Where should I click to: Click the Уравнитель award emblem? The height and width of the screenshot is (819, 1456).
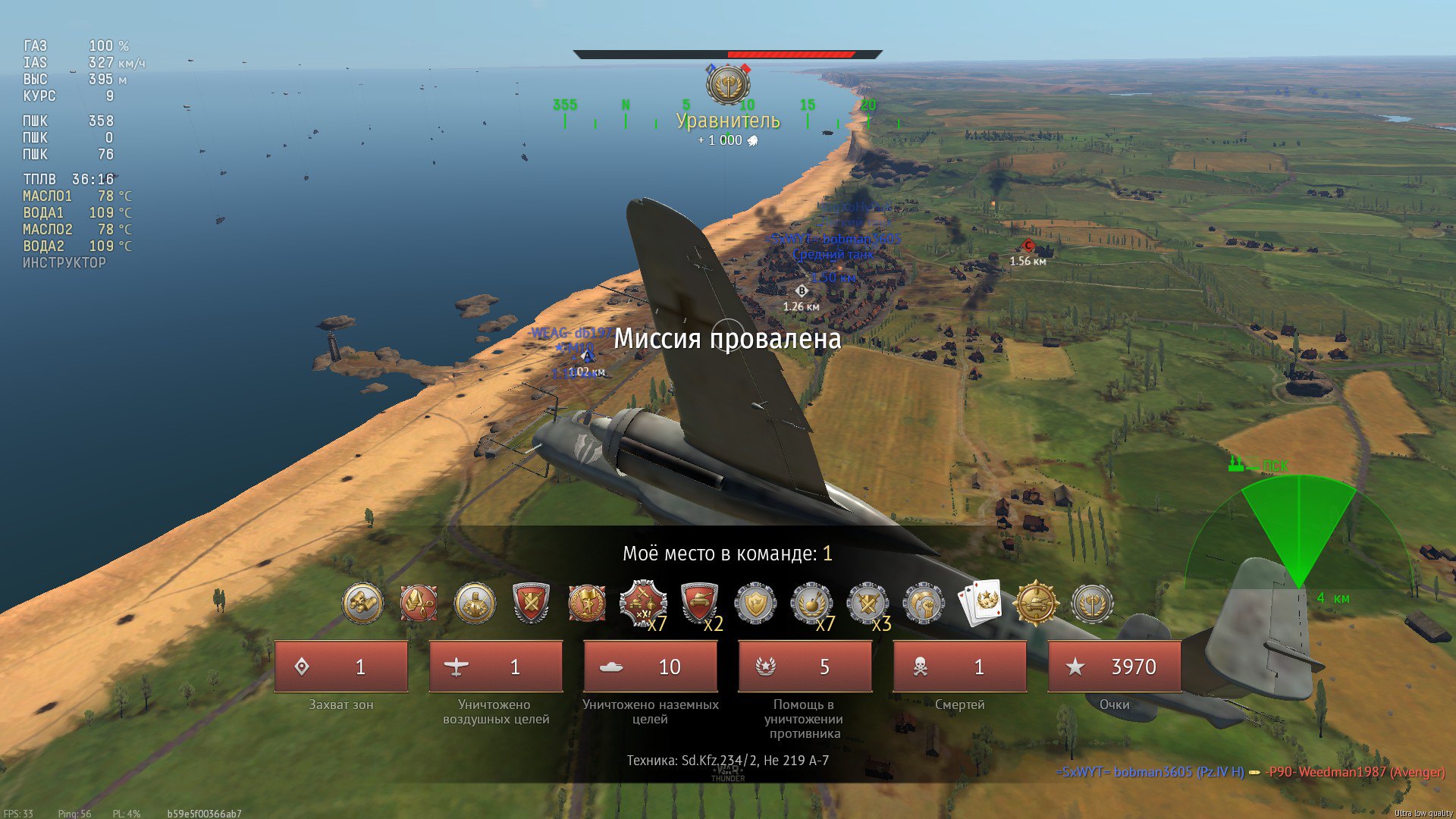(728, 85)
